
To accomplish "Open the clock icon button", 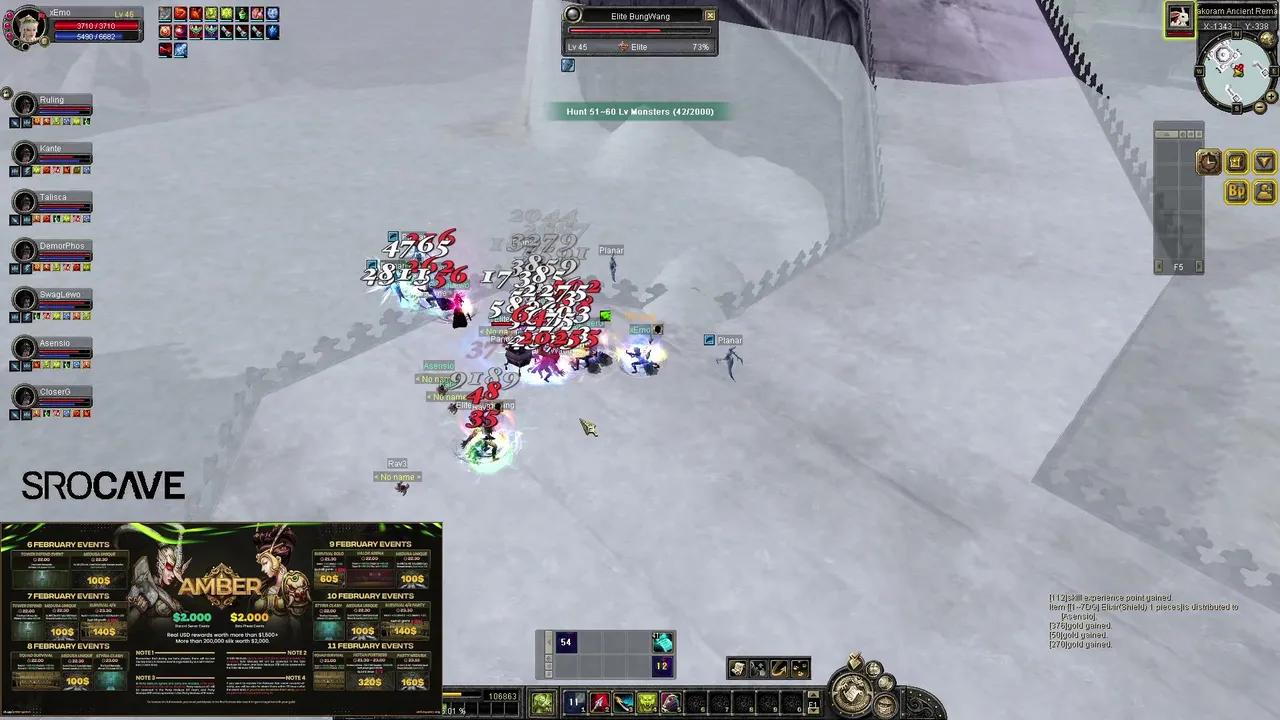I will [x=1208, y=163].
